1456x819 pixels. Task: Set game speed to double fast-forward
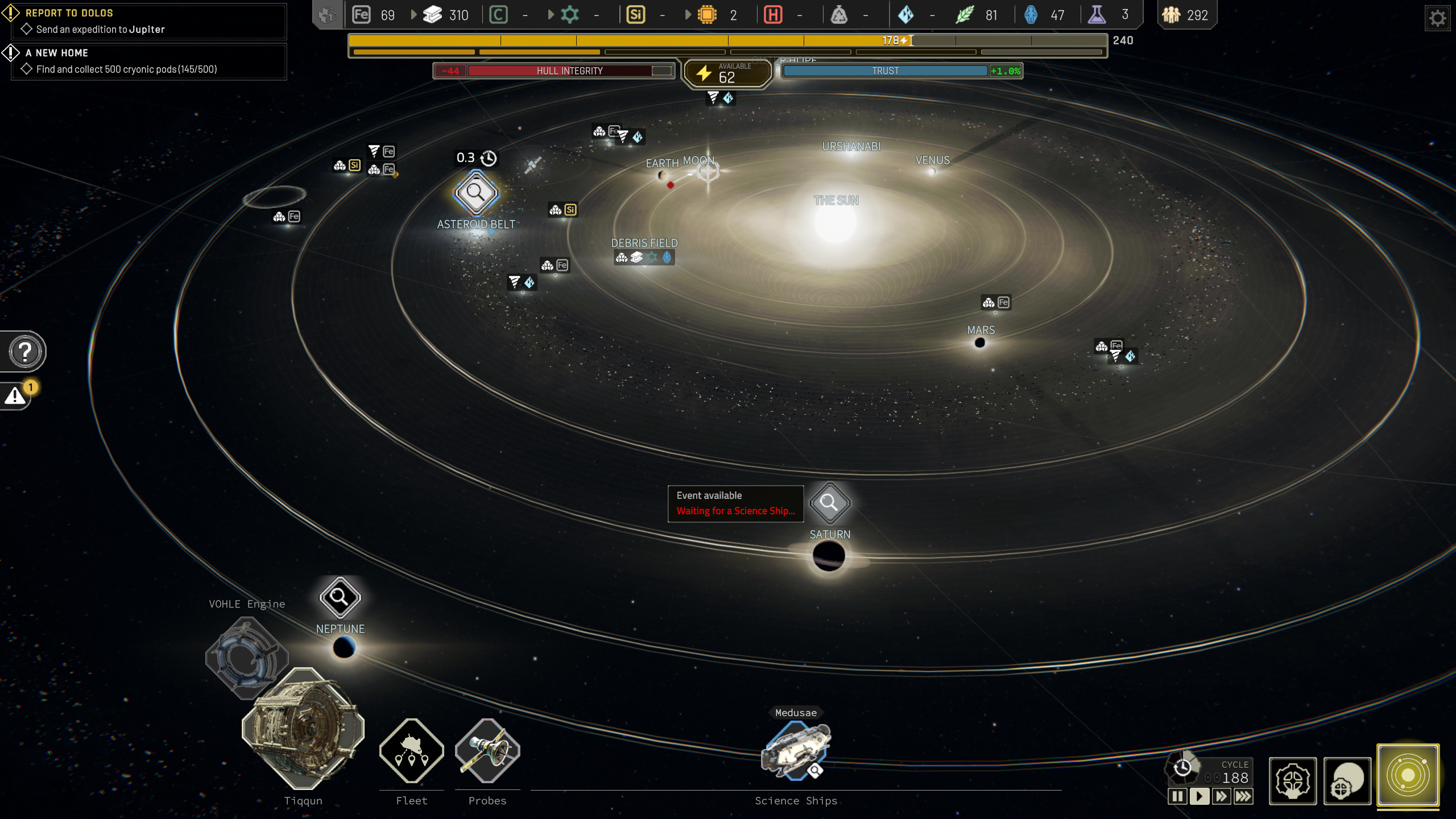tap(1221, 796)
